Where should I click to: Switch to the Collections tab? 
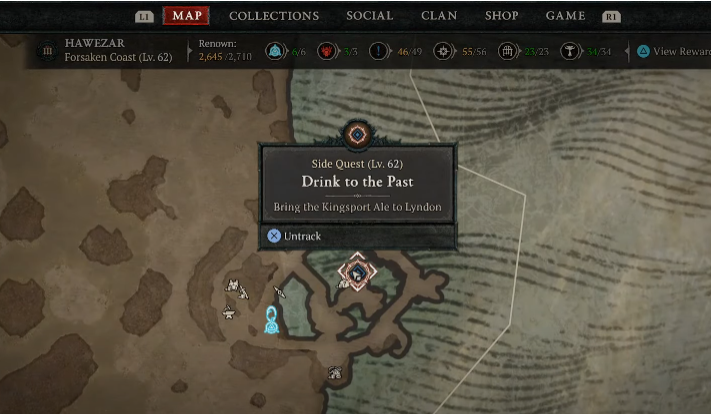(274, 16)
